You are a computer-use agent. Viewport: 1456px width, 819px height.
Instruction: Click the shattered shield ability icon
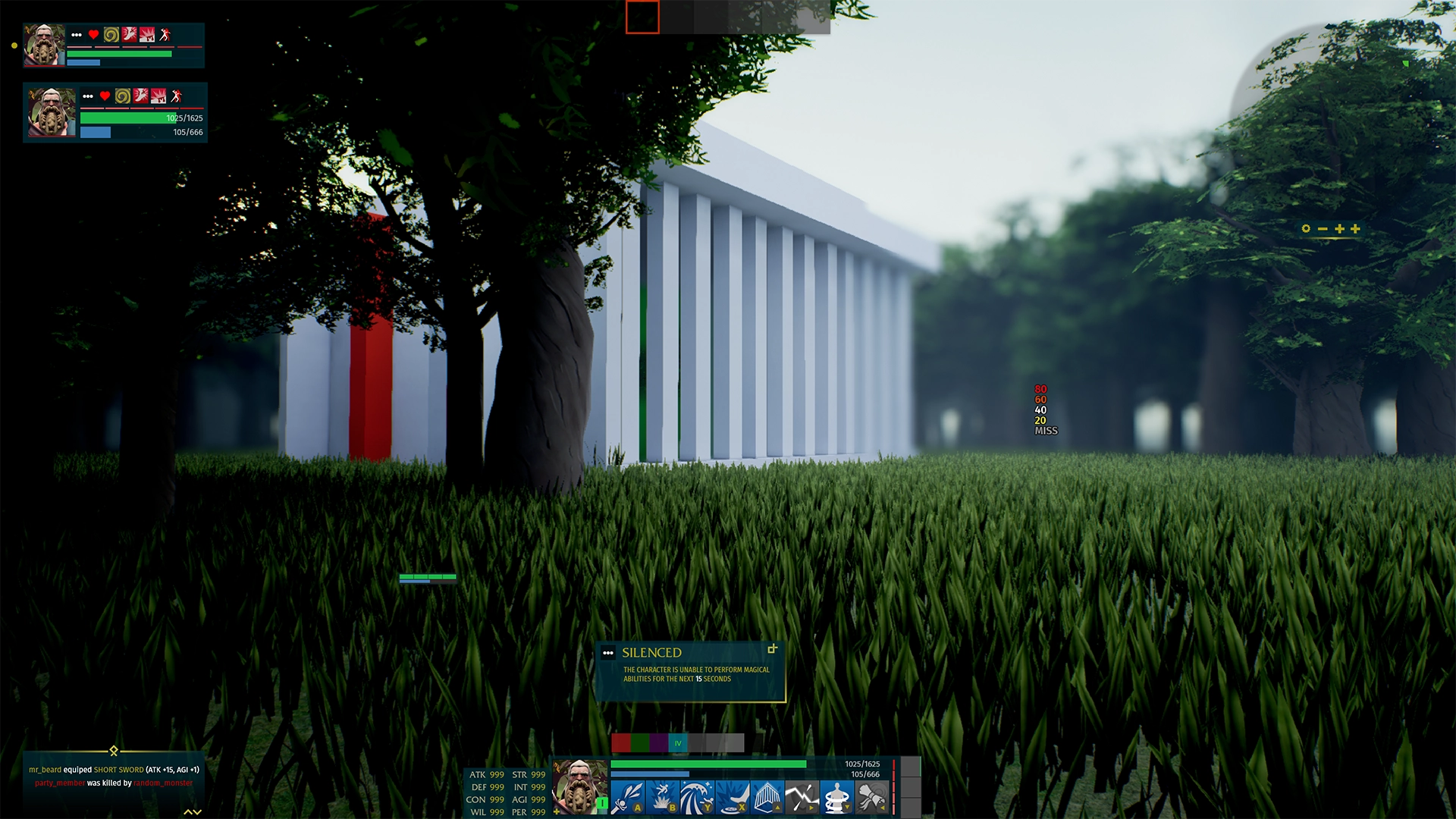click(x=801, y=796)
